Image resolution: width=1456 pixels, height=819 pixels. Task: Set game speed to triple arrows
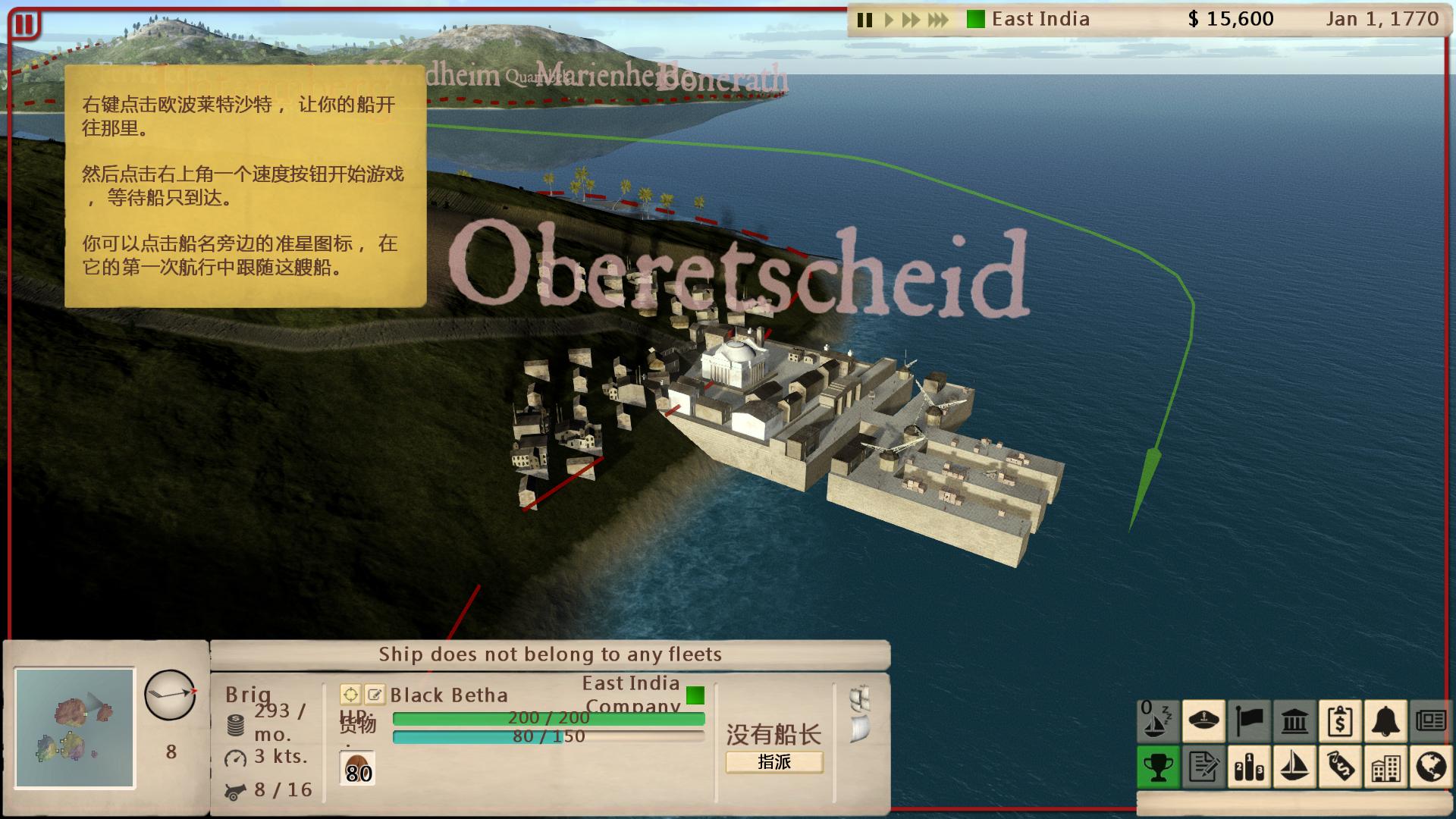(x=938, y=20)
